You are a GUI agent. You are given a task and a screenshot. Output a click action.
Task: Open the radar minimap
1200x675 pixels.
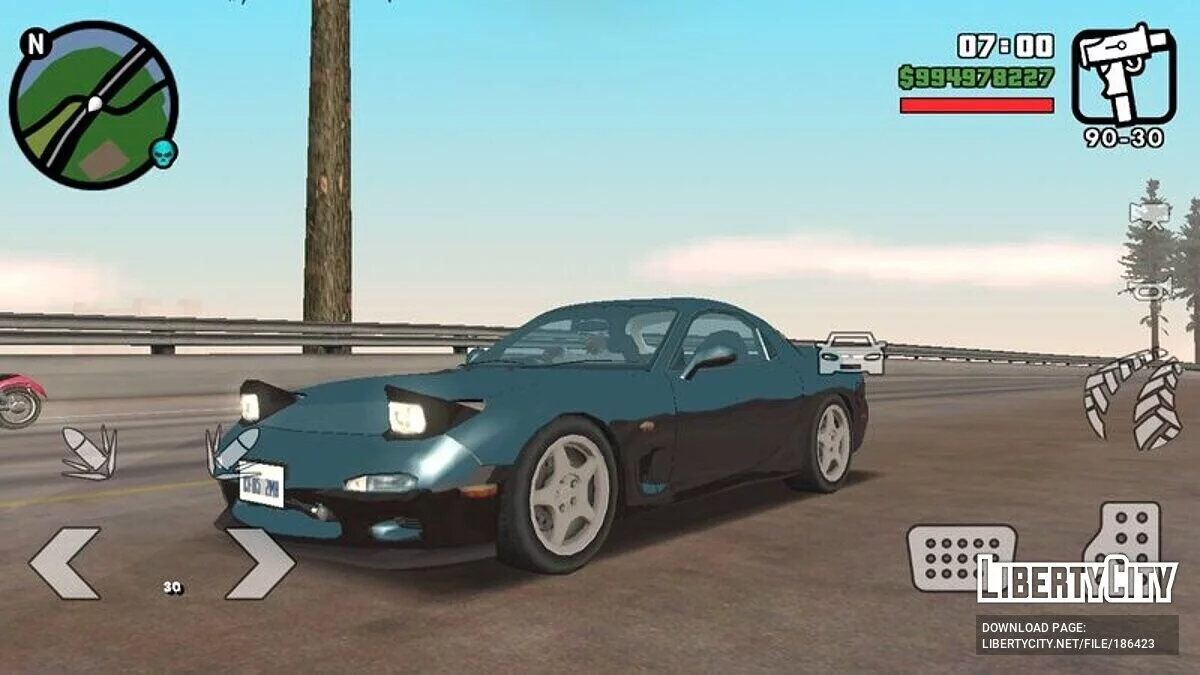point(93,105)
